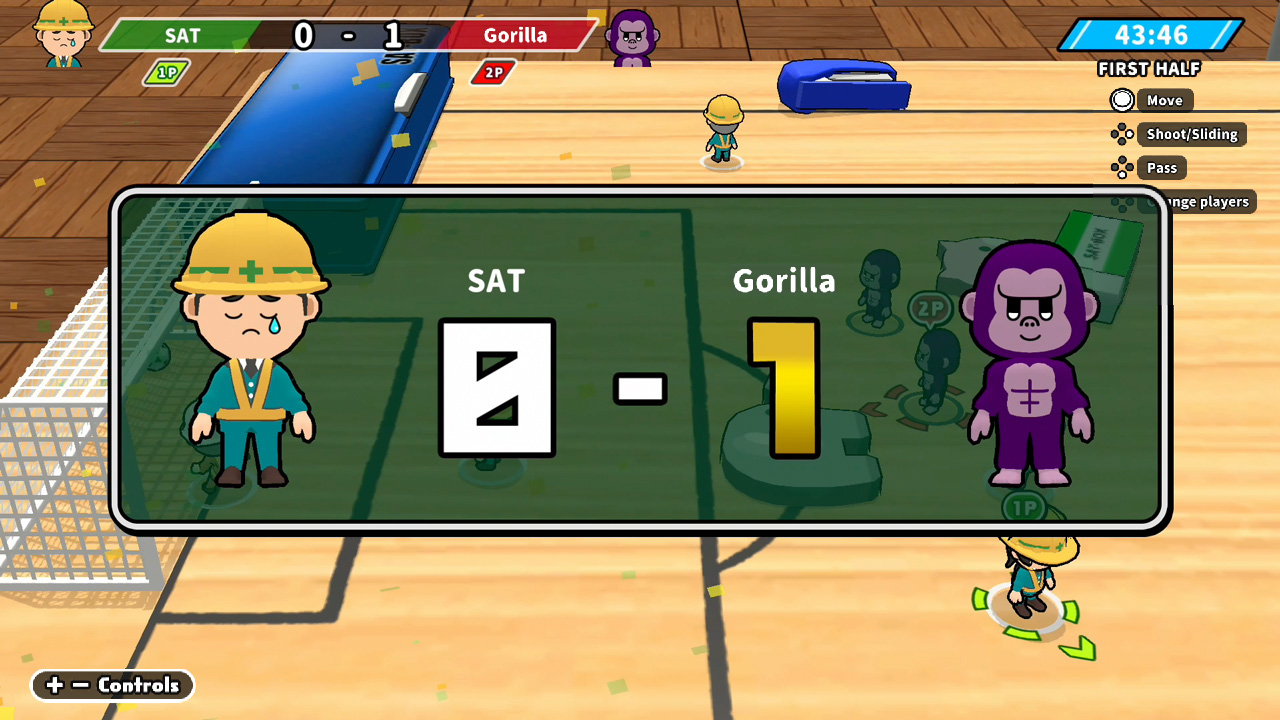
Task: Toggle the Shoot/Sliding control hint
Action: coord(1192,134)
